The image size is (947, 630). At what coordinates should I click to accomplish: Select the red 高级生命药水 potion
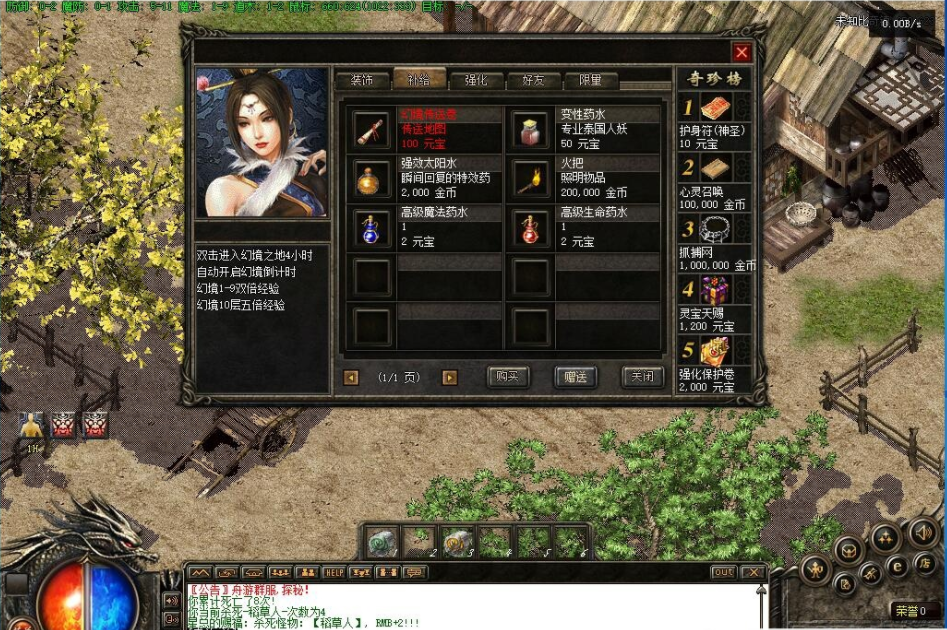[x=531, y=228]
